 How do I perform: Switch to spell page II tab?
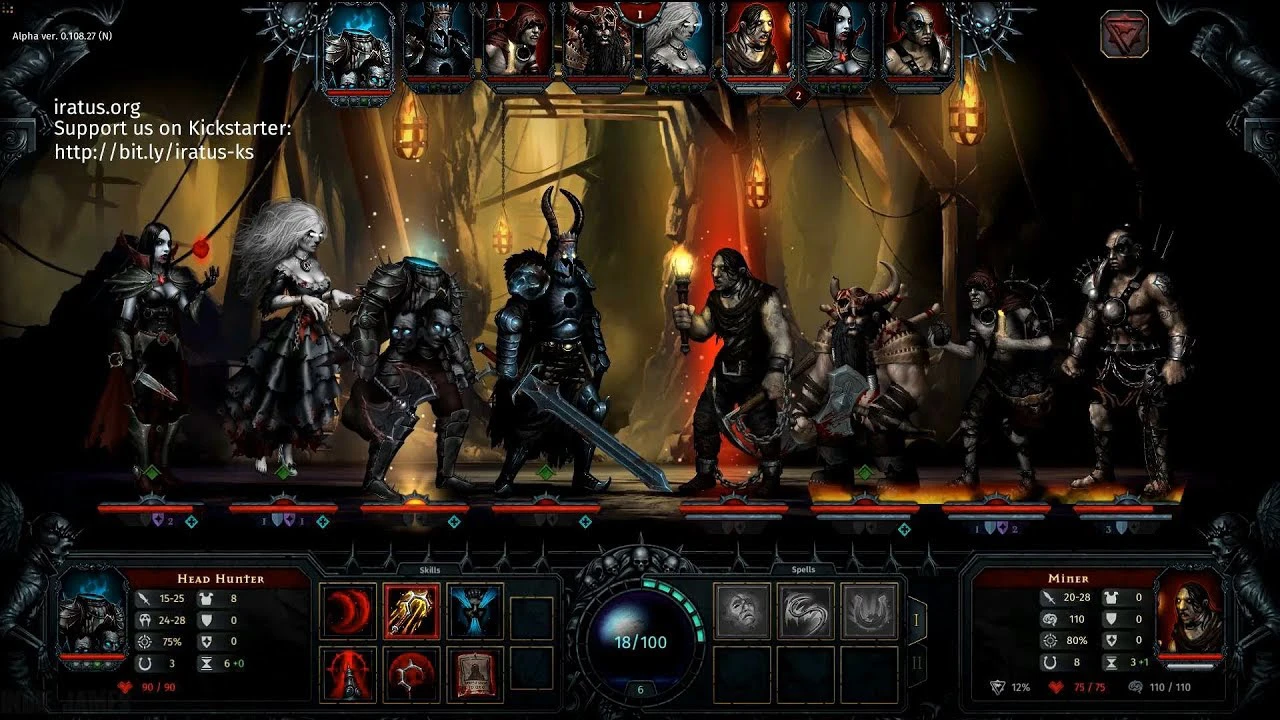coord(915,663)
